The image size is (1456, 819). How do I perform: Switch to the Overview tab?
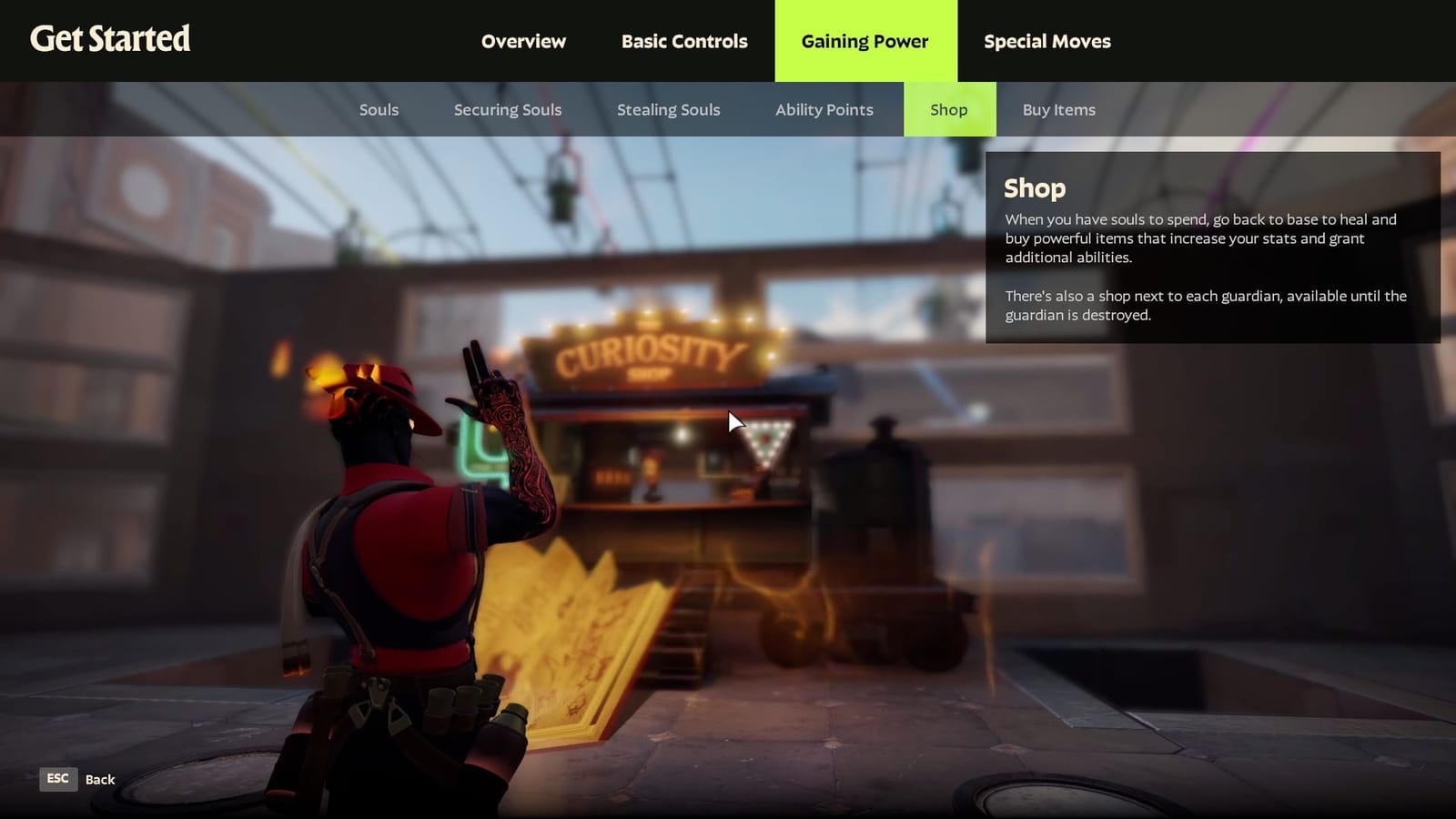click(523, 41)
